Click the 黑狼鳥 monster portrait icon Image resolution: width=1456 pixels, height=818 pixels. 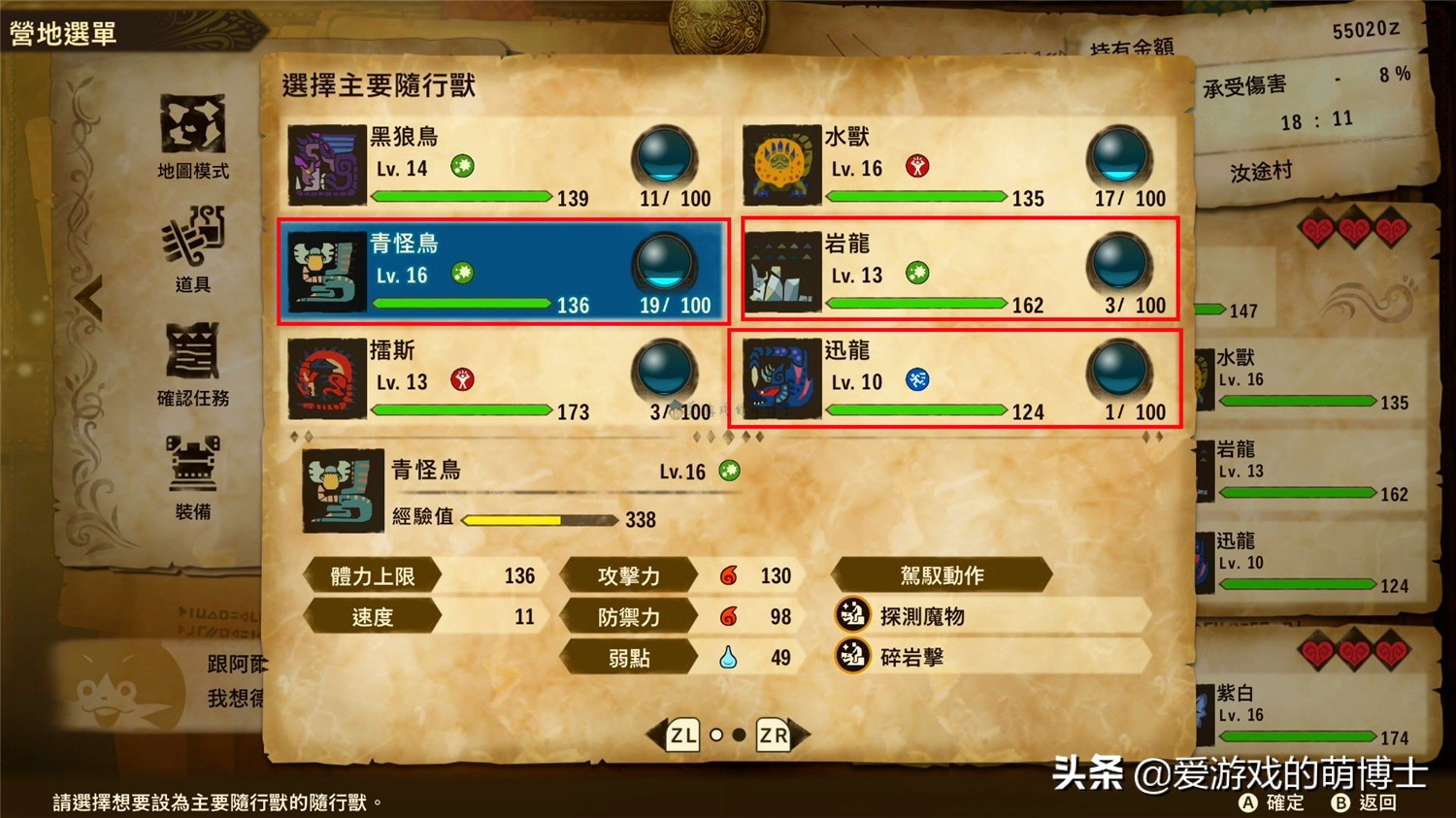[325, 165]
